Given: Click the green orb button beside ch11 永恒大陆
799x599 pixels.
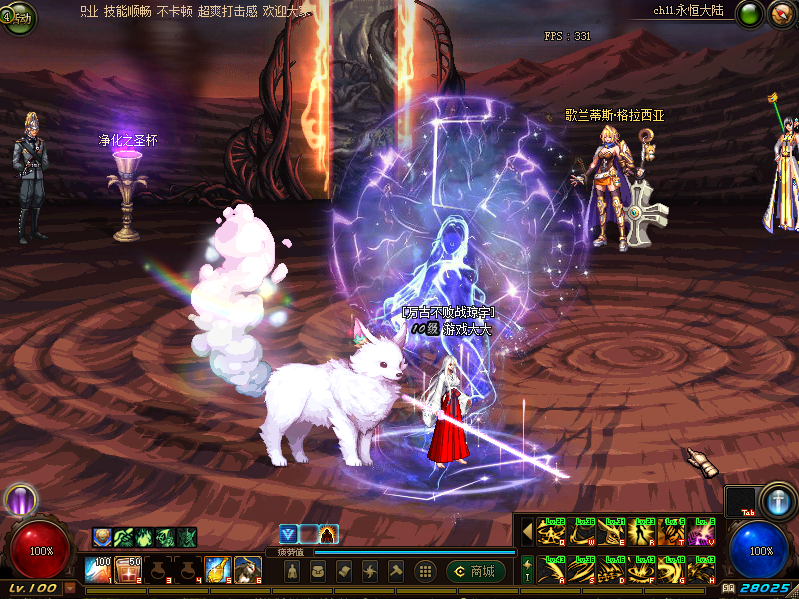Looking at the screenshot, I should click(x=749, y=13).
